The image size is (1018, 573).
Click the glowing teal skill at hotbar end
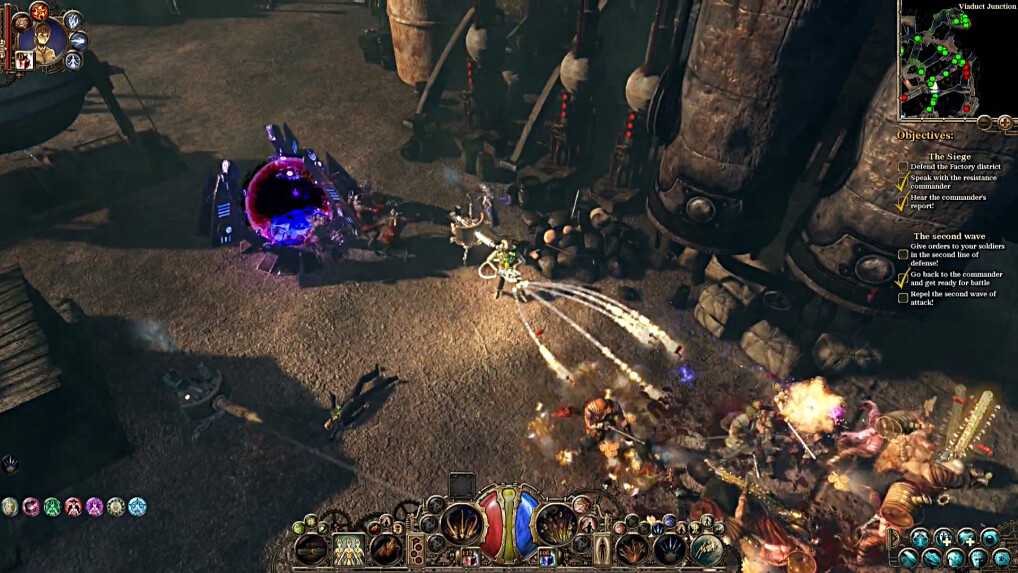click(707, 548)
